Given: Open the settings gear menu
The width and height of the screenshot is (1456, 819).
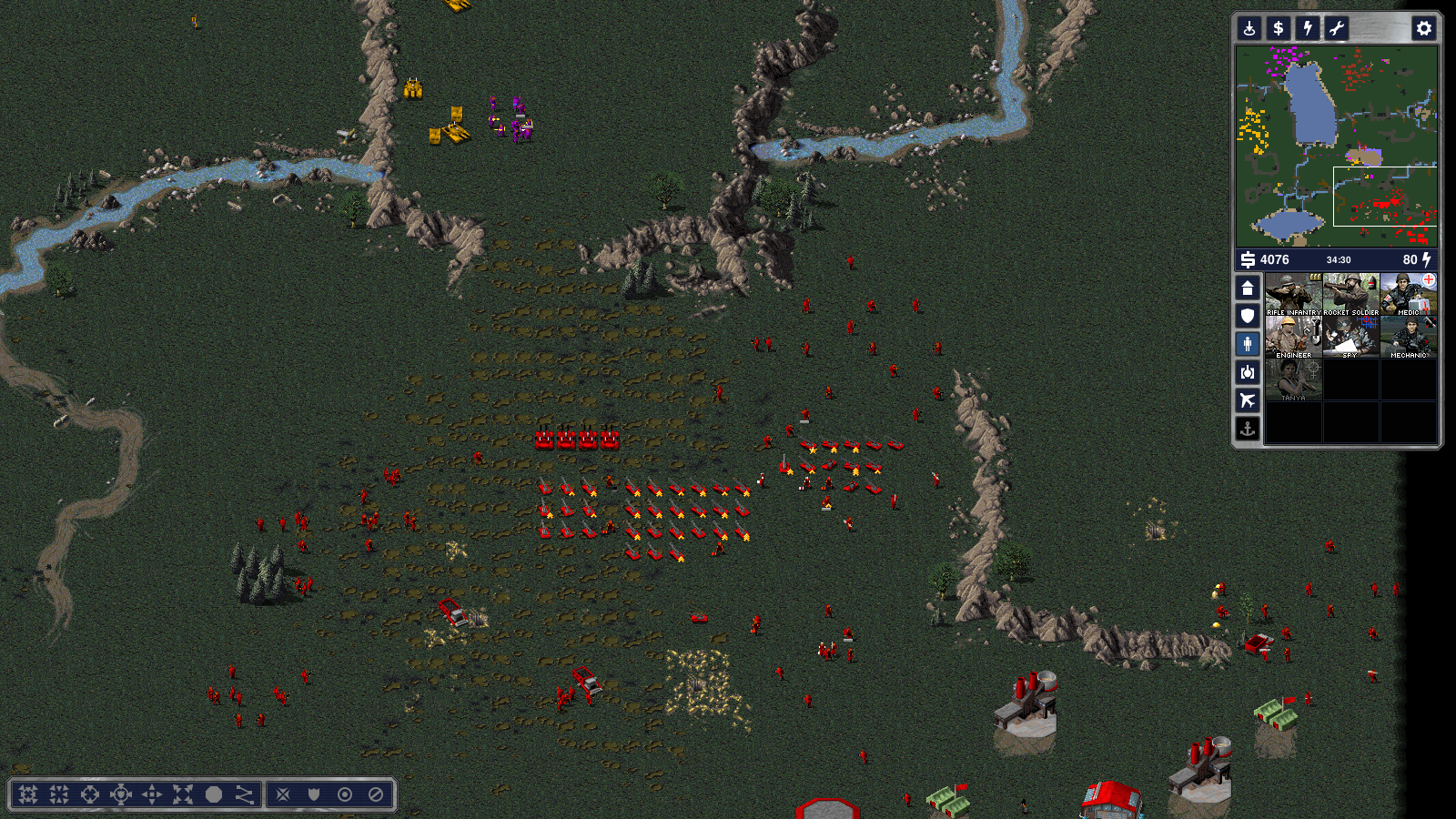Looking at the screenshot, I should pyautogui.click(x=1423, y=28).
